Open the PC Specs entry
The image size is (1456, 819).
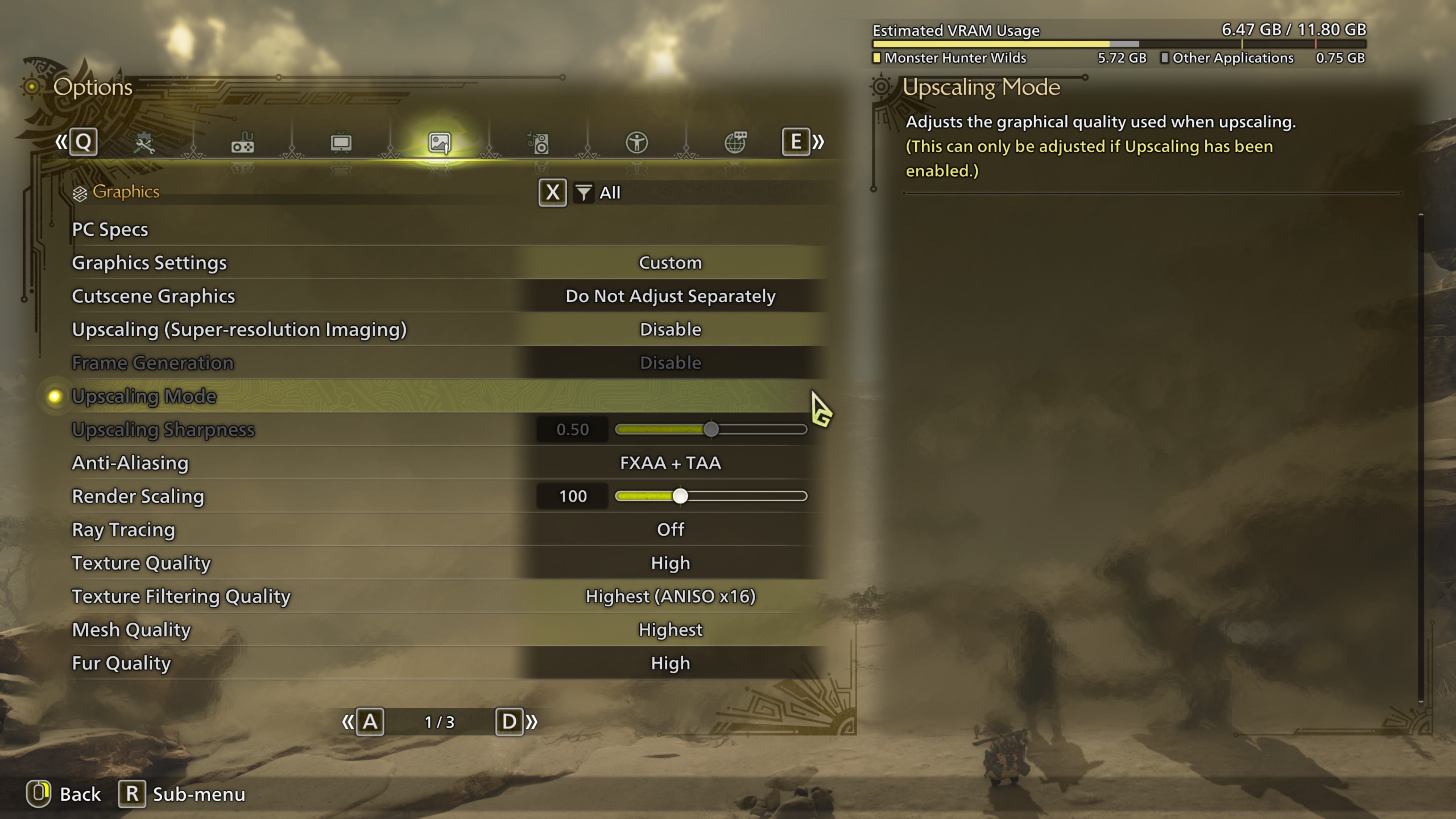[110, 229]
